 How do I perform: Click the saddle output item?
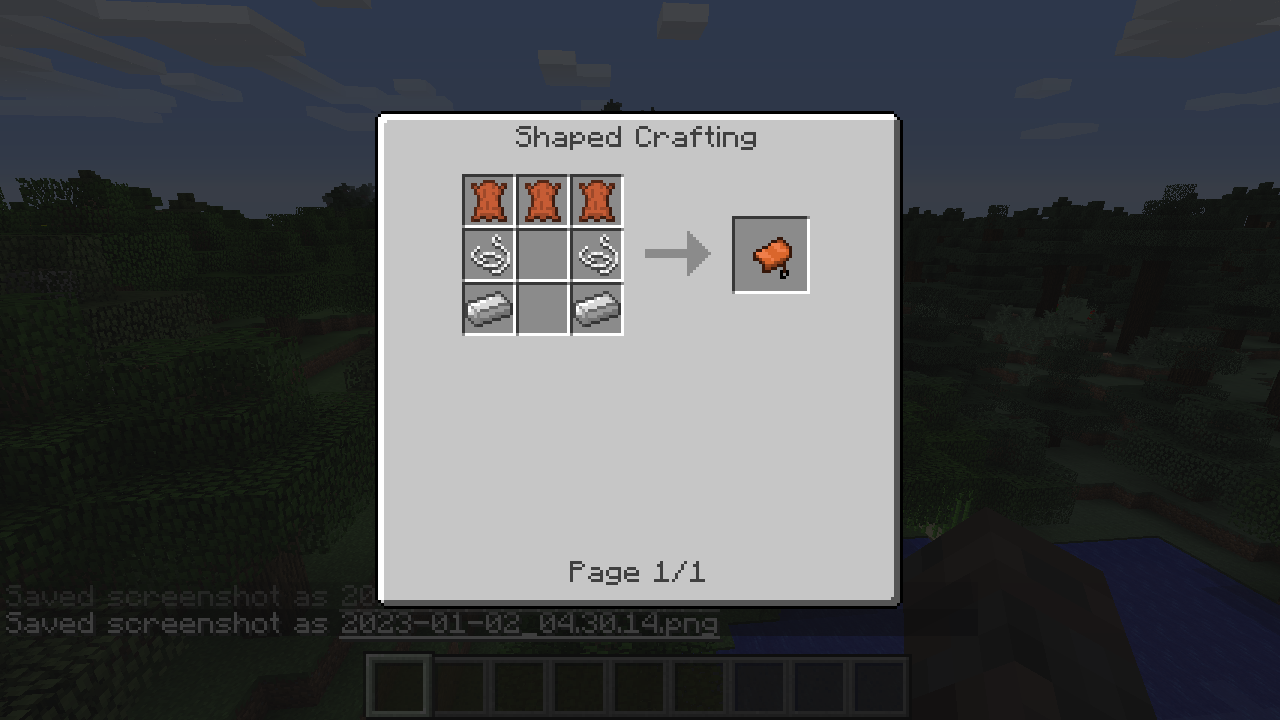click(x=770, y=254)
